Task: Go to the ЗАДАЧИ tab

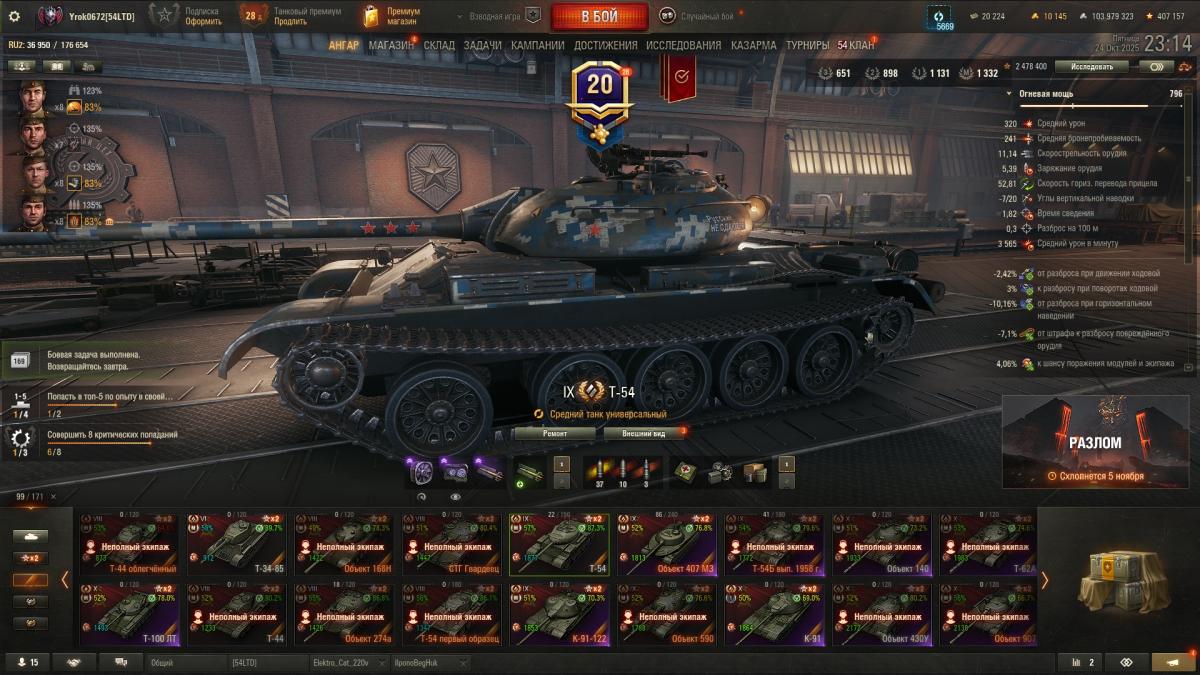Action: click(482, 45)
